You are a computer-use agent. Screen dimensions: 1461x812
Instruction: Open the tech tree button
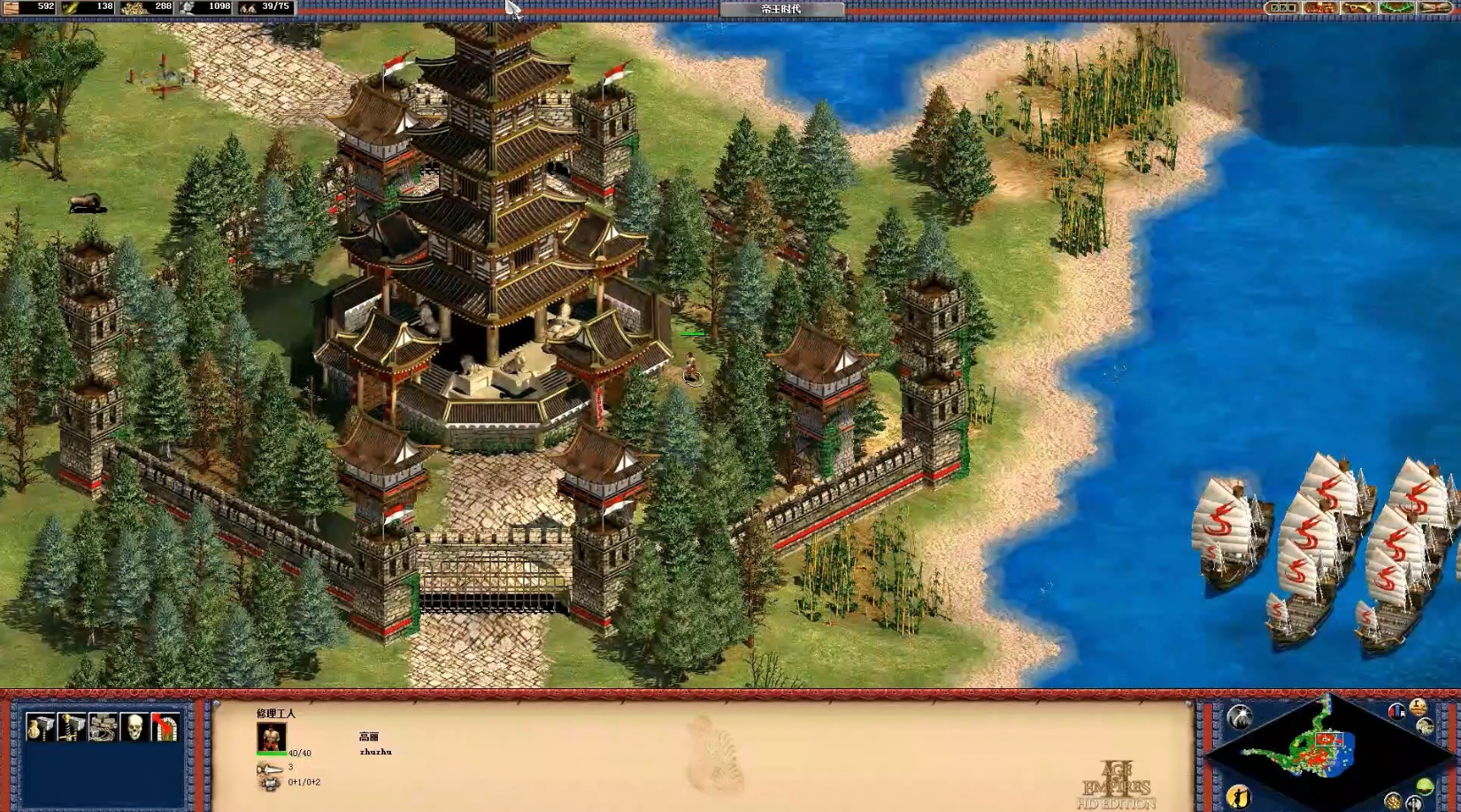point(1319,8)
